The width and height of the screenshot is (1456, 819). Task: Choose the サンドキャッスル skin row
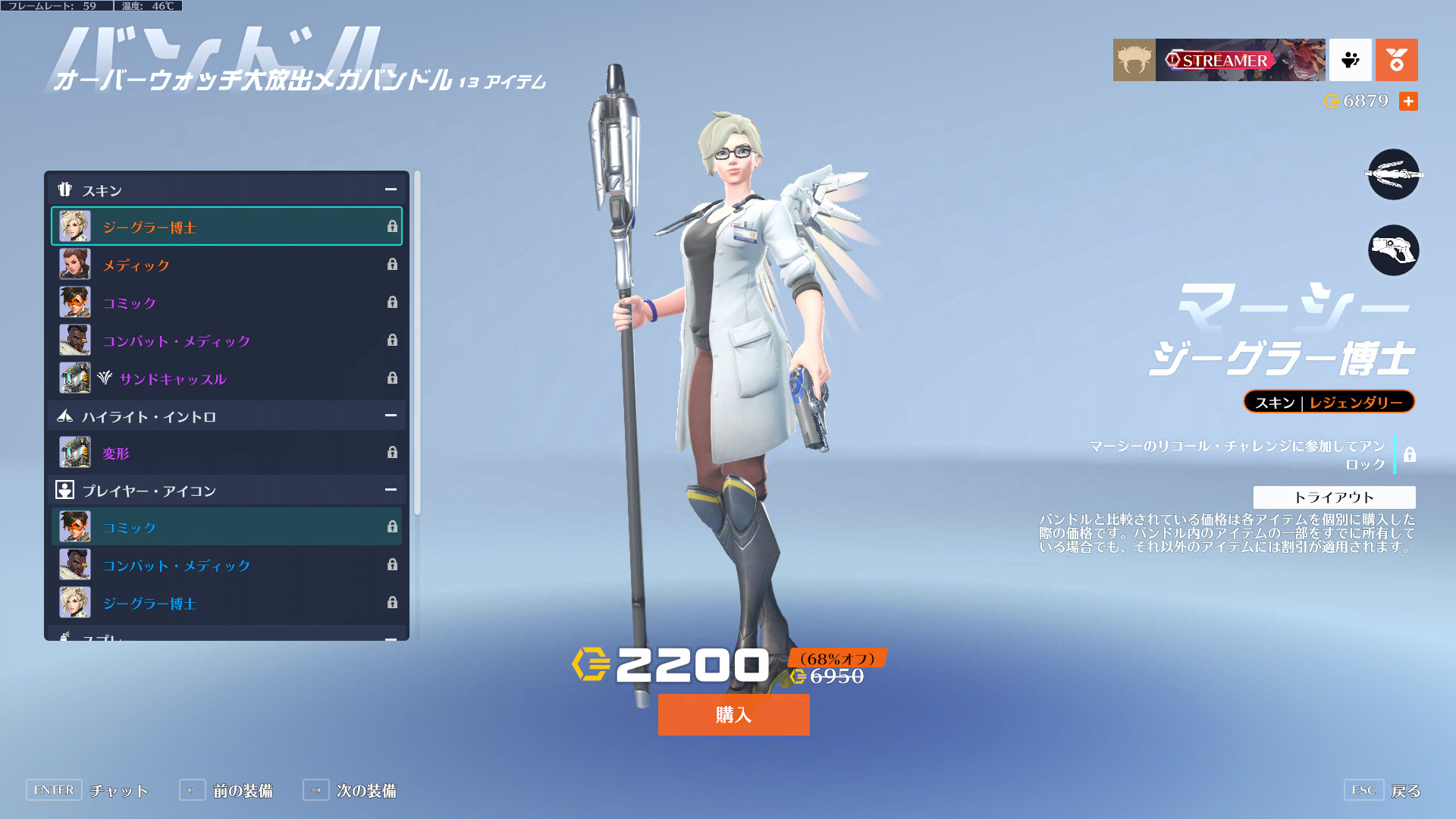pyautogui.click(x=226, y=378)
